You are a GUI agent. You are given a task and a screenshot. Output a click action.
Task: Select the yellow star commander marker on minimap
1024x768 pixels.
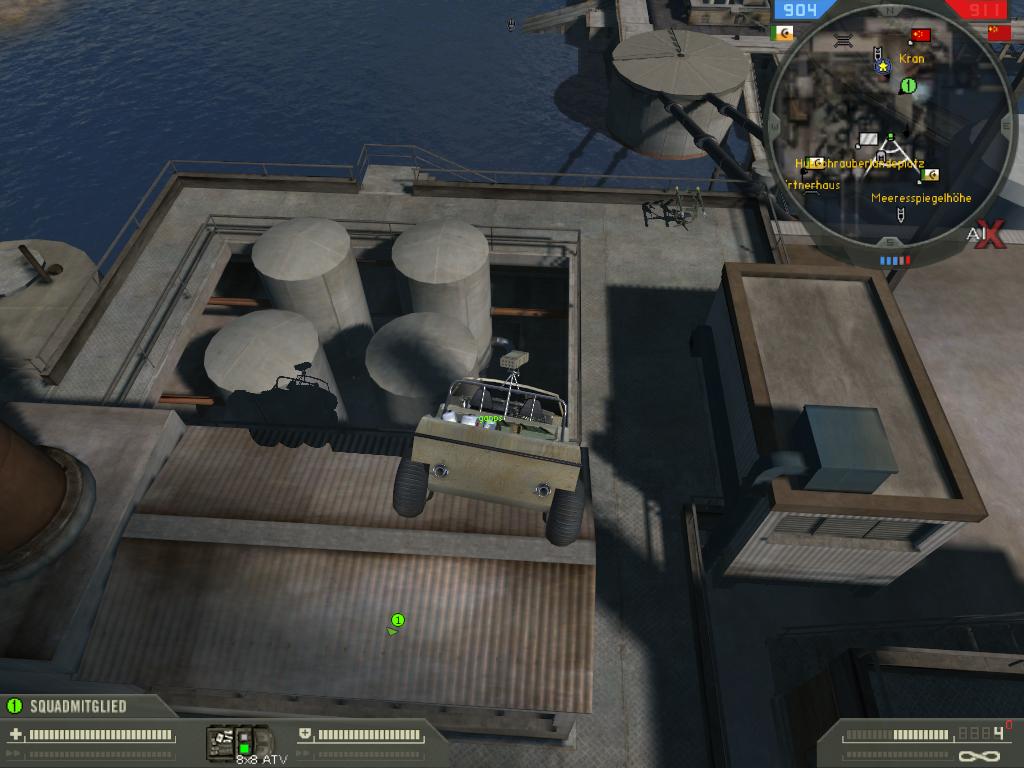pyautogui.click(x=883, y=66)
